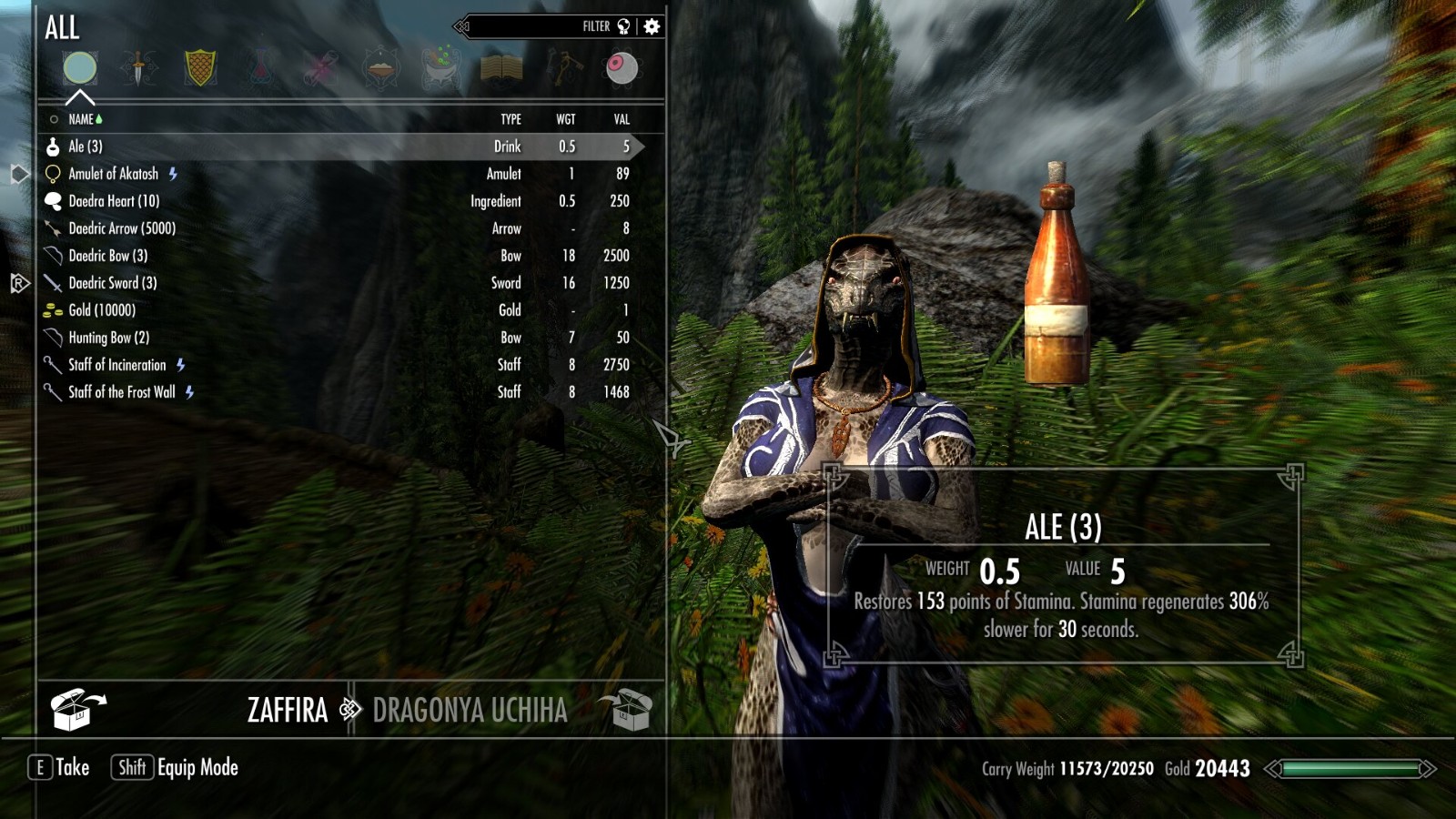Image resolution: width=1456 pixels, height=819 pixels.
Task: Sort items by TYPE column header
Action: point(511,119)
